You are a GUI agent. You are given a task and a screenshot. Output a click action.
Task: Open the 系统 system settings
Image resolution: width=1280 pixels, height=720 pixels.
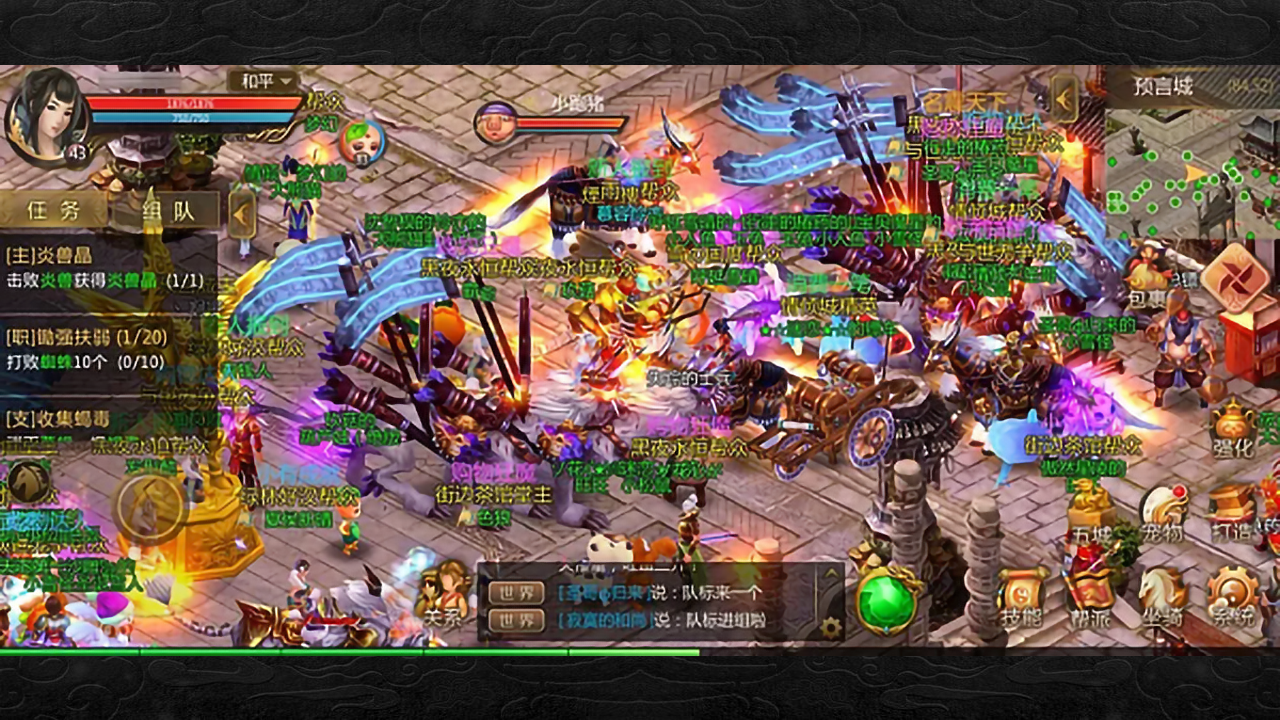click(x=1232, y=599)
